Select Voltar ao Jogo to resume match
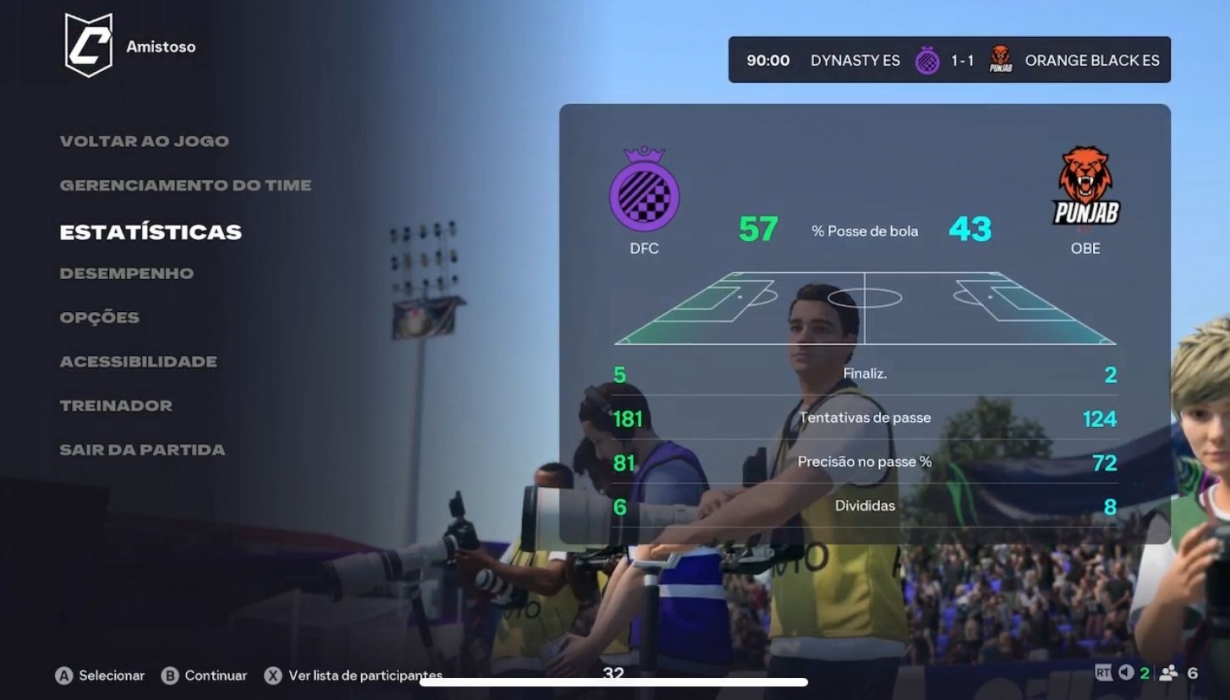 144,141
